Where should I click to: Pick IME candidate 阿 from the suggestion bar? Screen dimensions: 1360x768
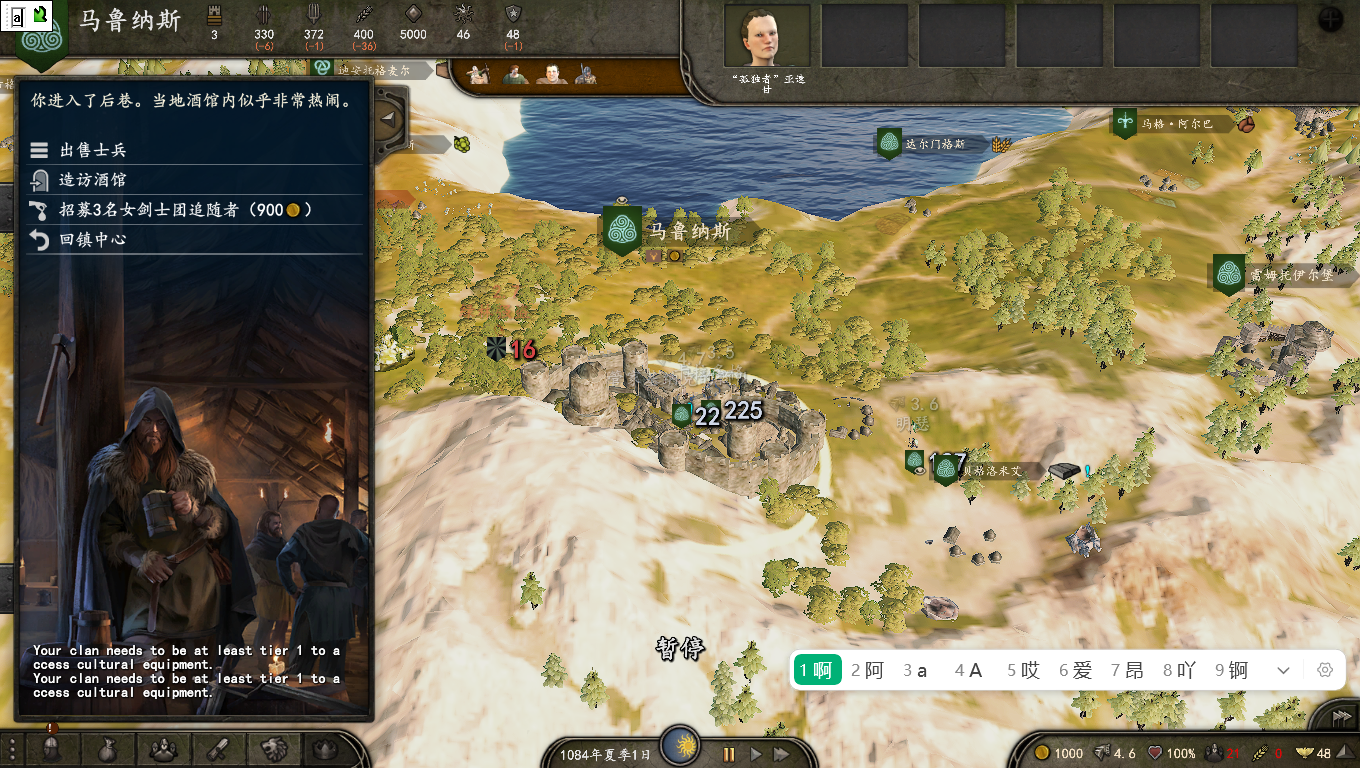coord(867,670)
